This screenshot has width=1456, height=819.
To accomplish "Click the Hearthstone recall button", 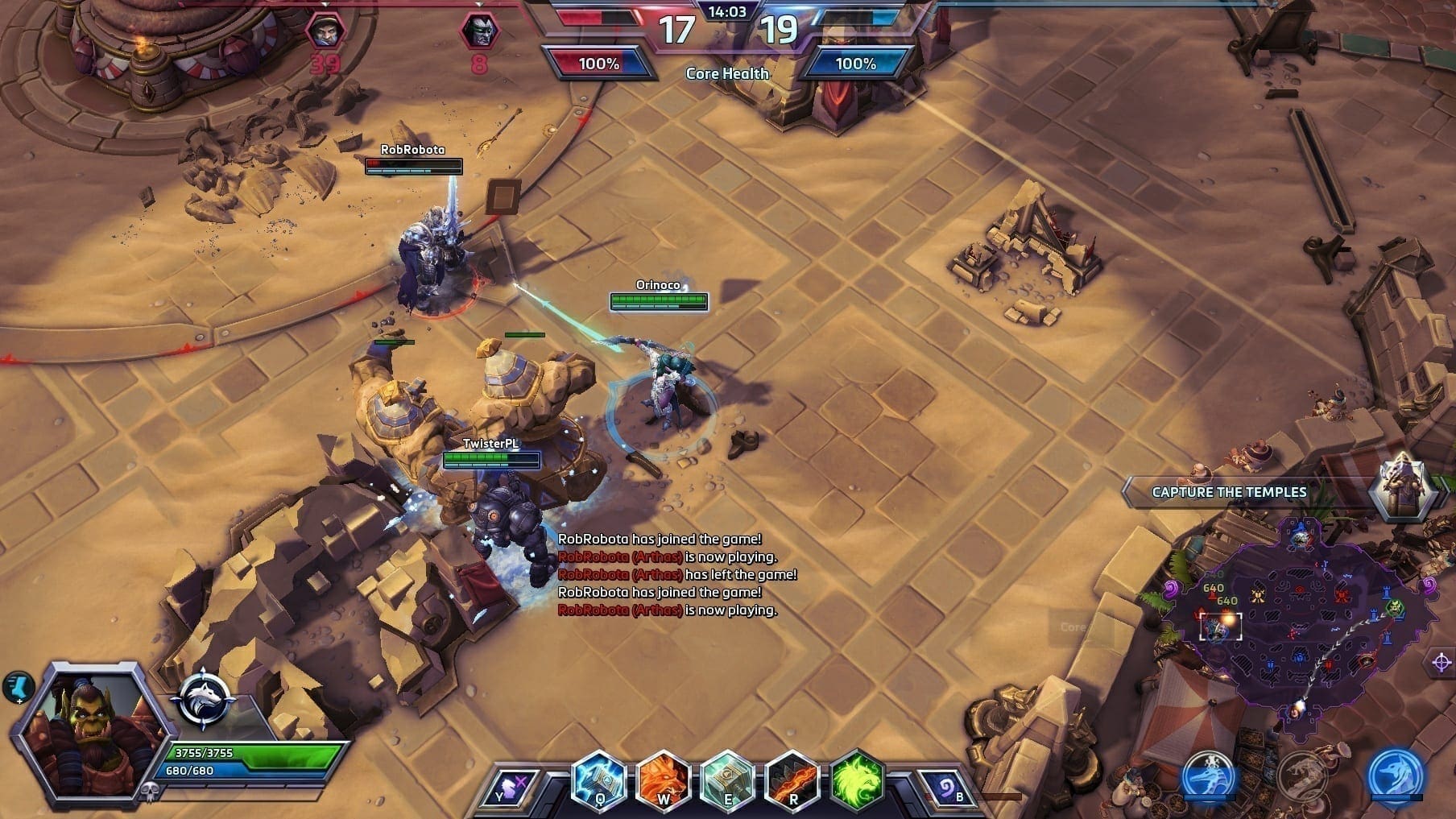I will 944,787.
